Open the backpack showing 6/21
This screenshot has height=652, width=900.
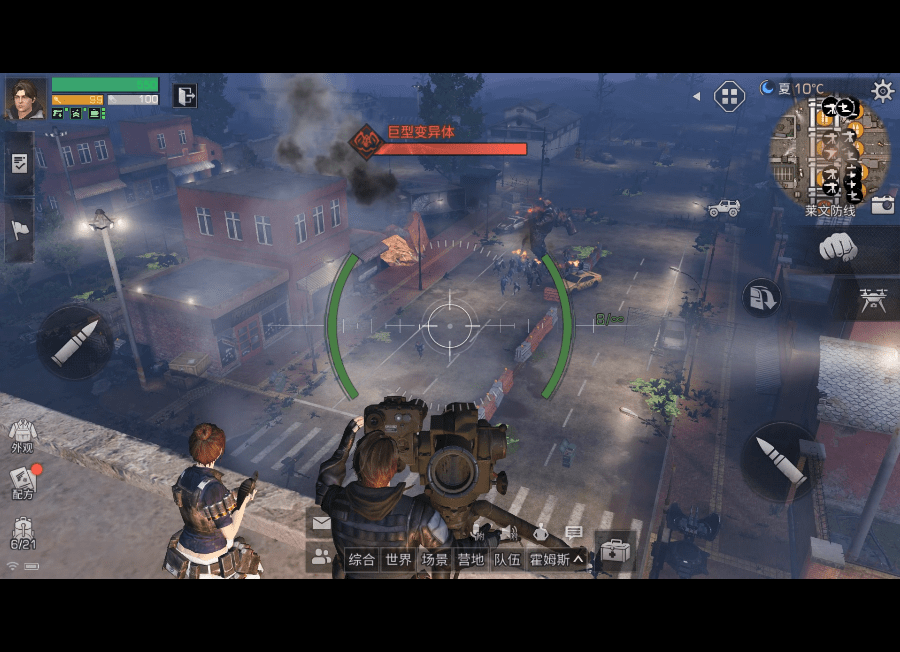pos(22,534)
